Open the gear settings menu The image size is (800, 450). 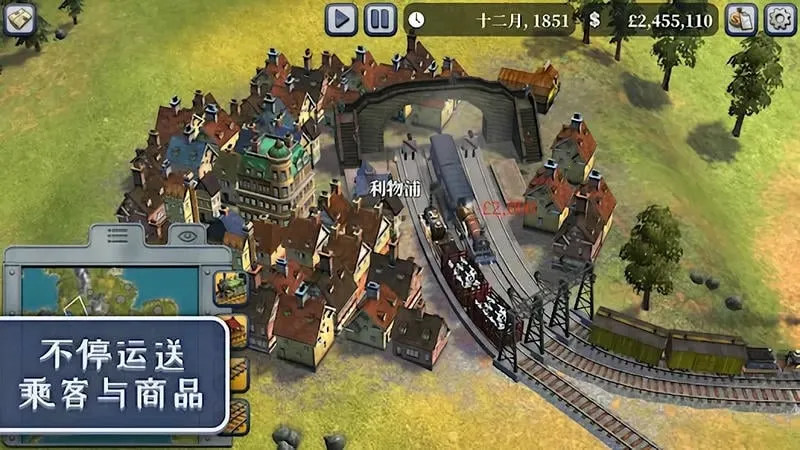(x=780, y=19)
